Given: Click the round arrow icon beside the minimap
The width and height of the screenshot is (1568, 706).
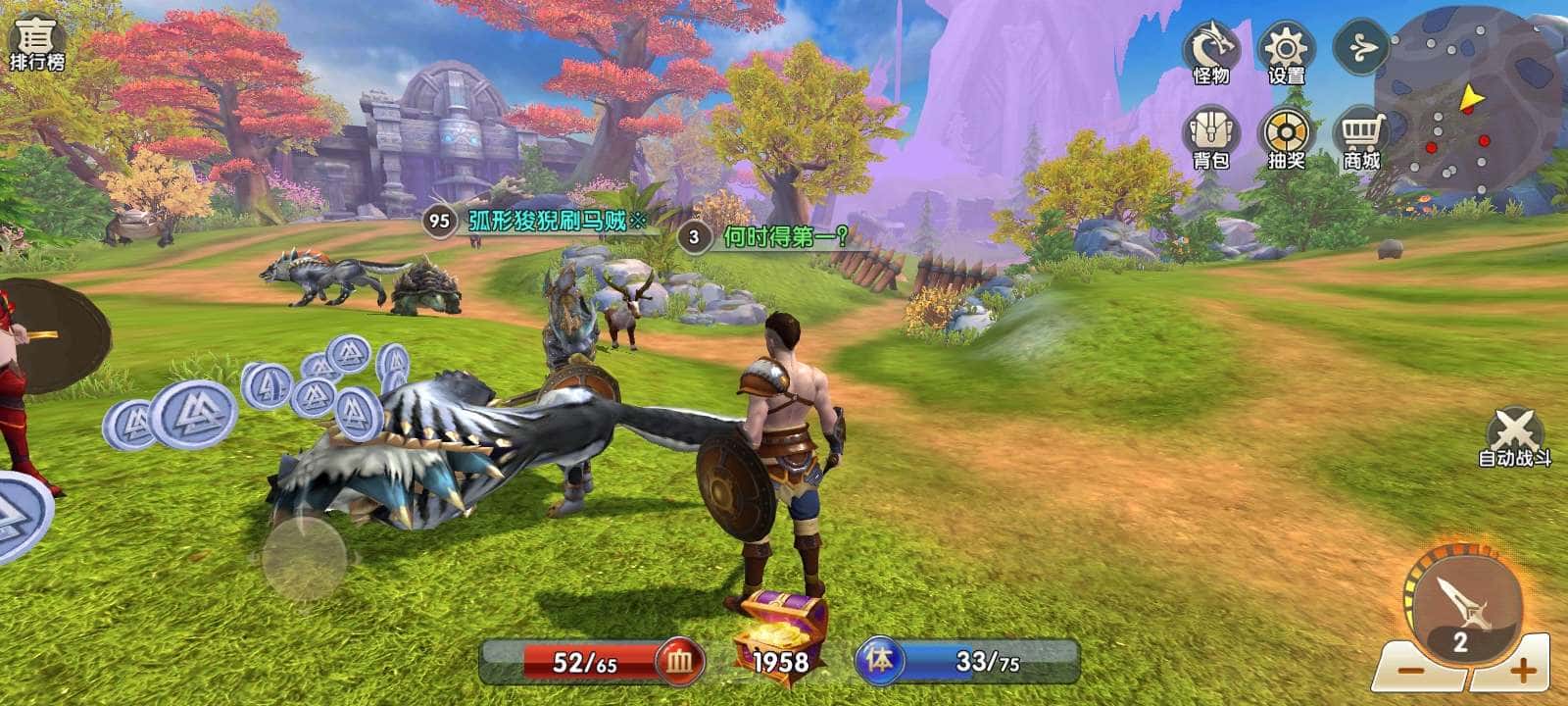Looking at the screenshot, I should point(1361,47).
